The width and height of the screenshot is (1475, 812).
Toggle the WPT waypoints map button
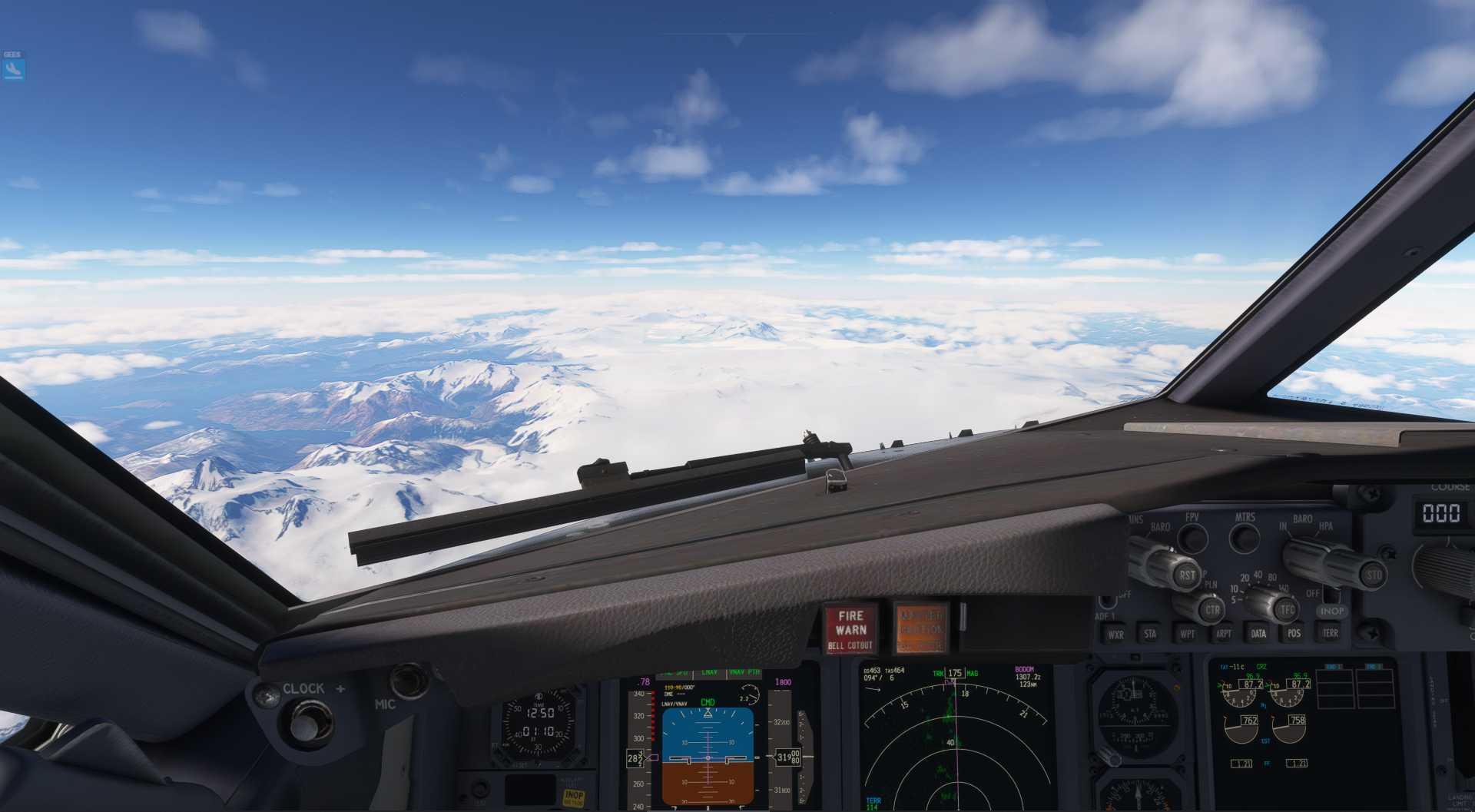pyautogui.click(x=1187, y=634)
